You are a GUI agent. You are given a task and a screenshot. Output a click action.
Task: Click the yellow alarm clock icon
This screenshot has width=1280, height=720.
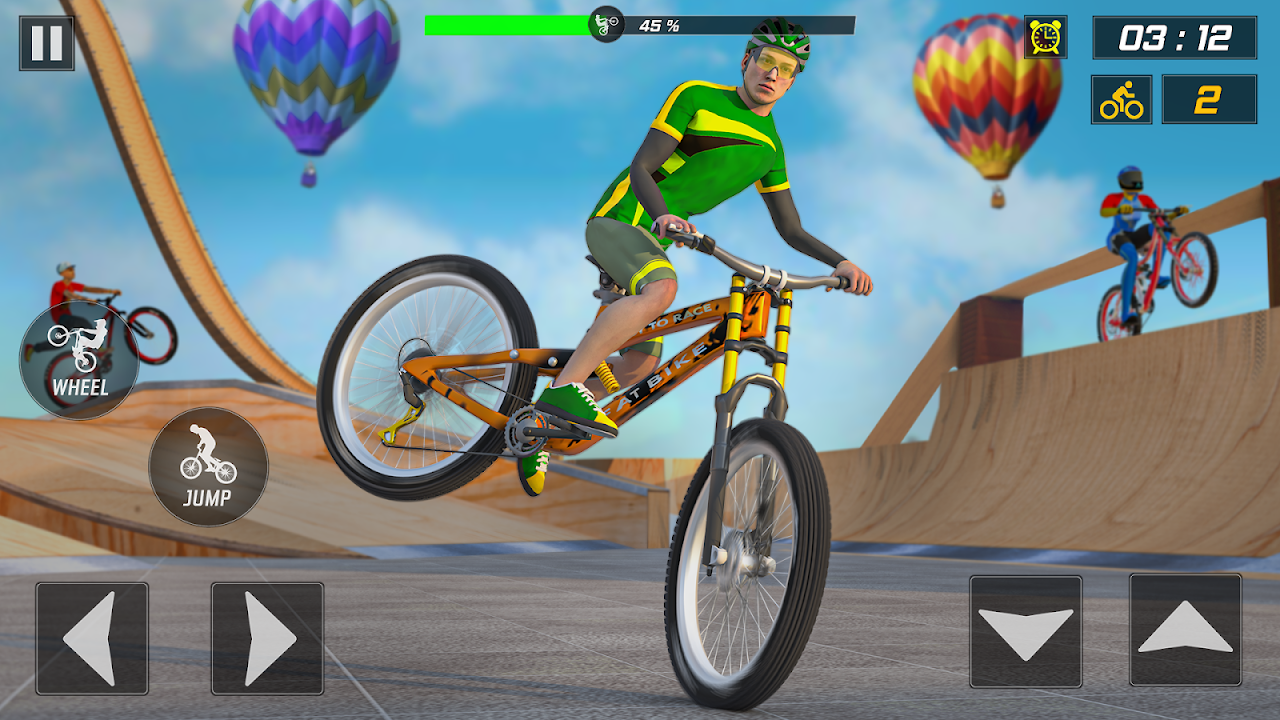tap(1045, 37)
